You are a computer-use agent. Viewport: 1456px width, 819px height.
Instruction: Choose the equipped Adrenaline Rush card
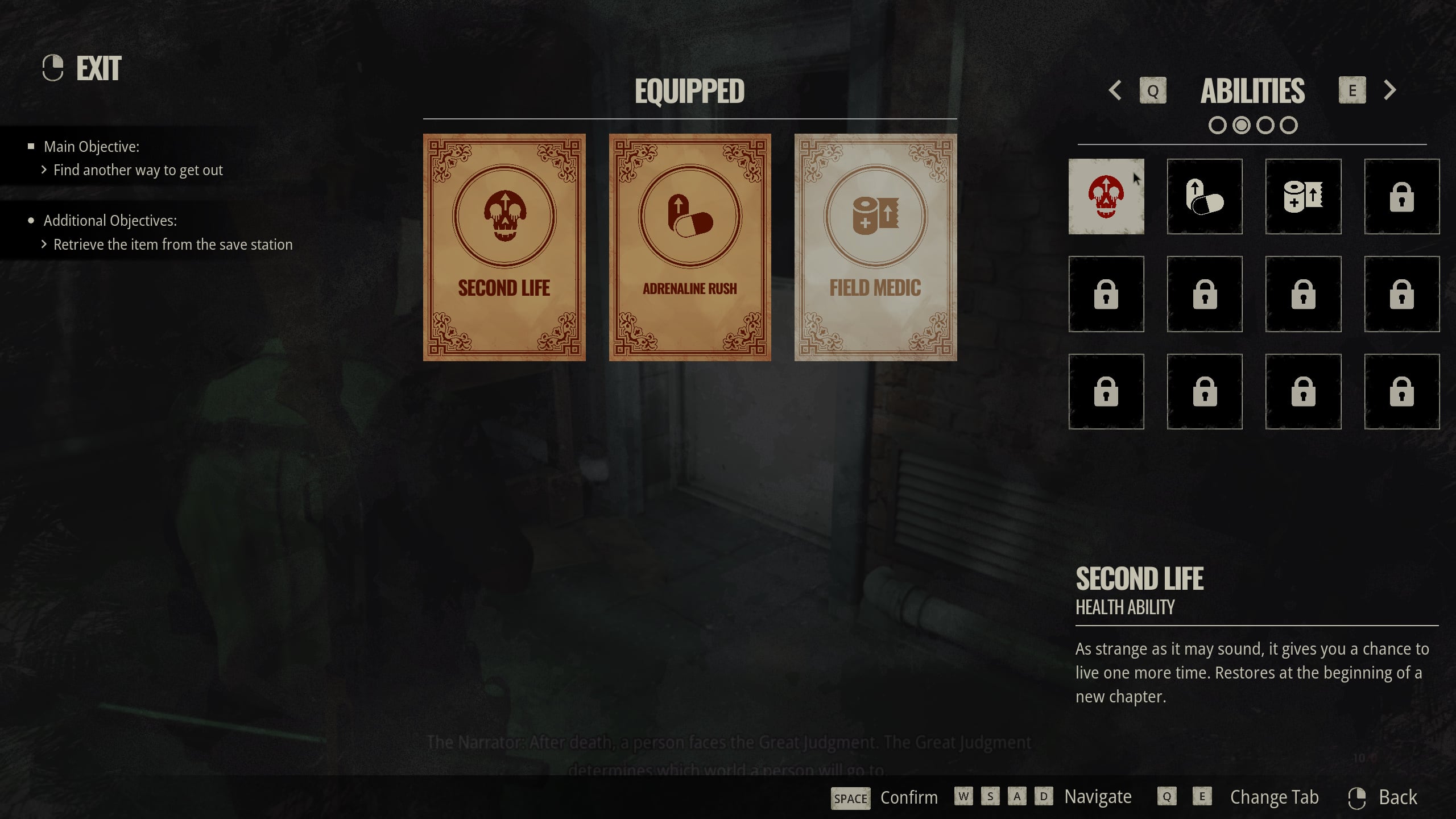(690, 247)
